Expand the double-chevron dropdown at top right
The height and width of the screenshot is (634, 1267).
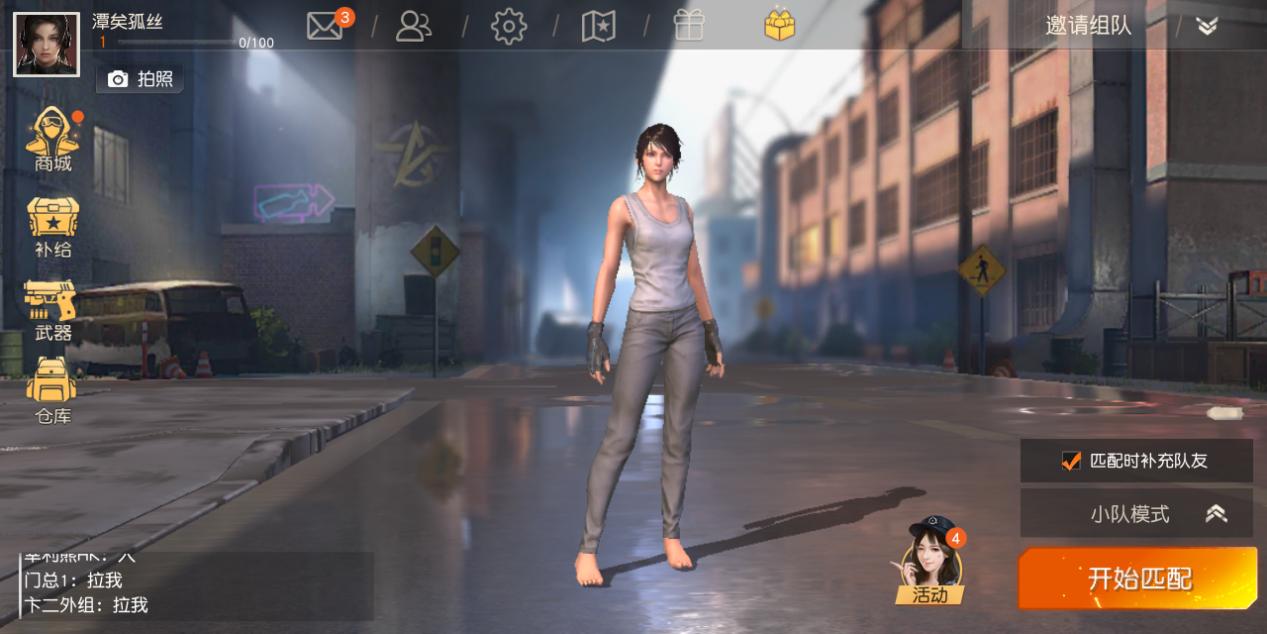click(x=1207, y=27)
